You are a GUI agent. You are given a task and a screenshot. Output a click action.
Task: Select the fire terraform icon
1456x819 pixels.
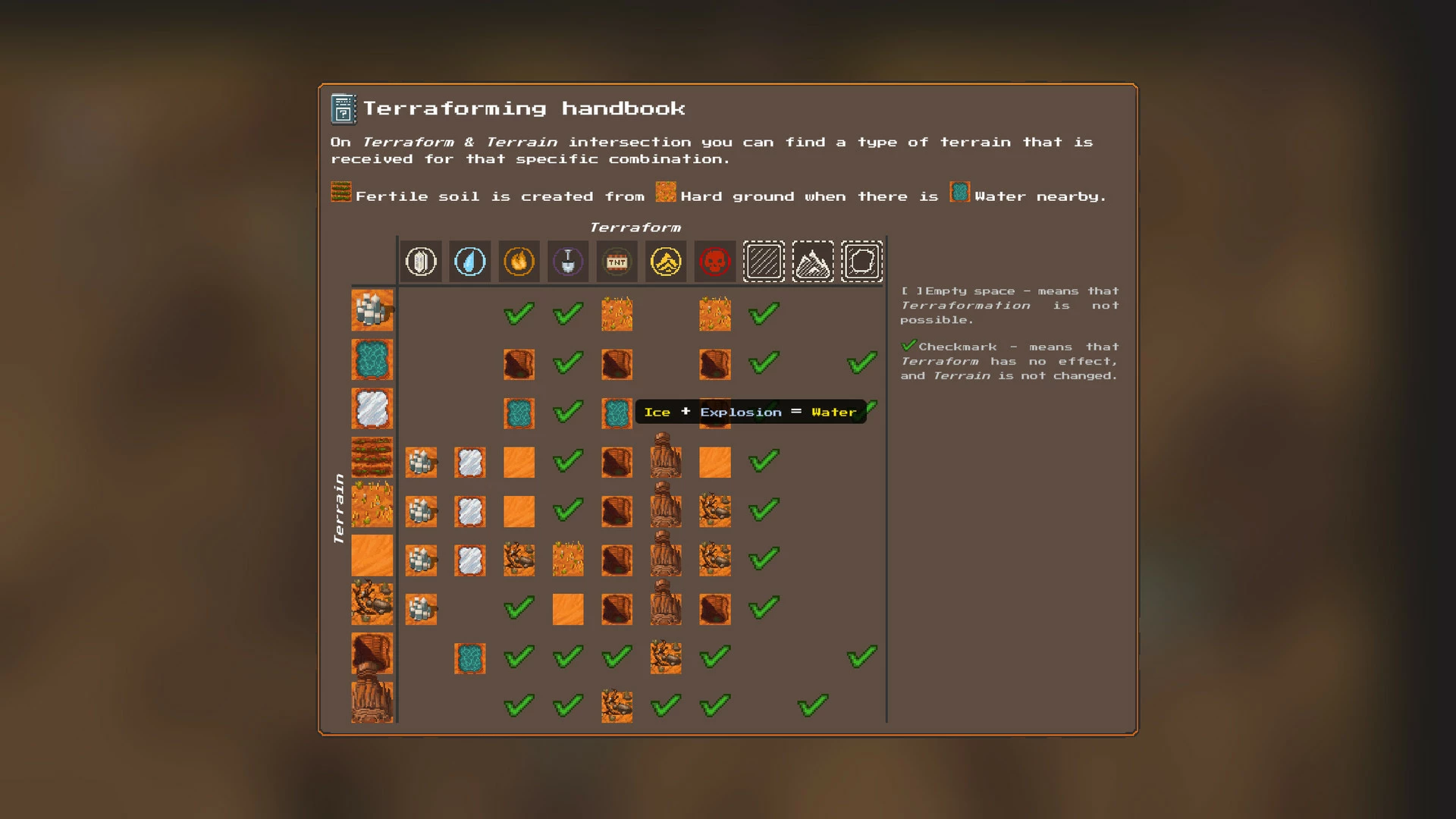click(x=519, y=262)
